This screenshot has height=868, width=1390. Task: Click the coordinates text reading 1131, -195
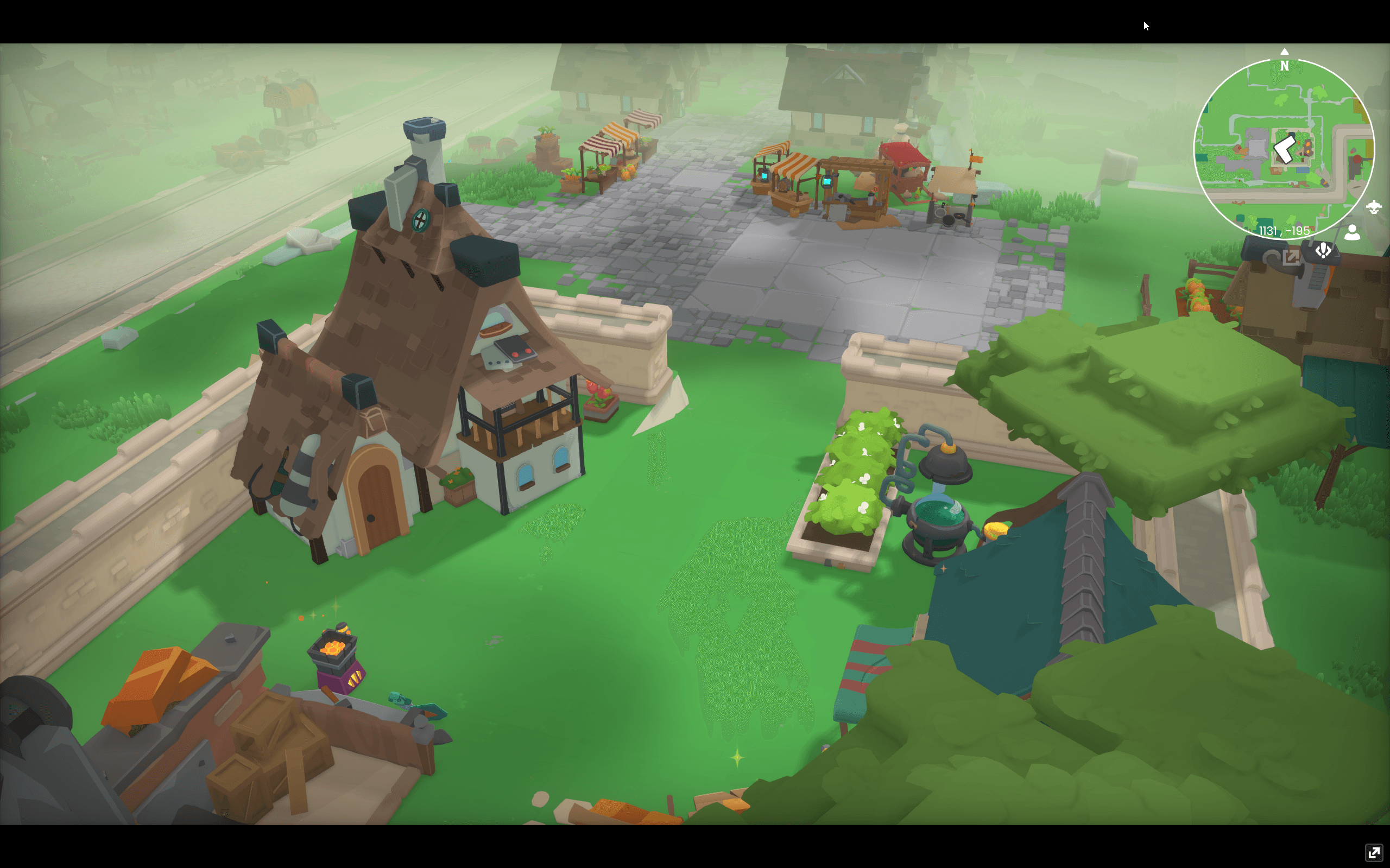(1284, 231)
